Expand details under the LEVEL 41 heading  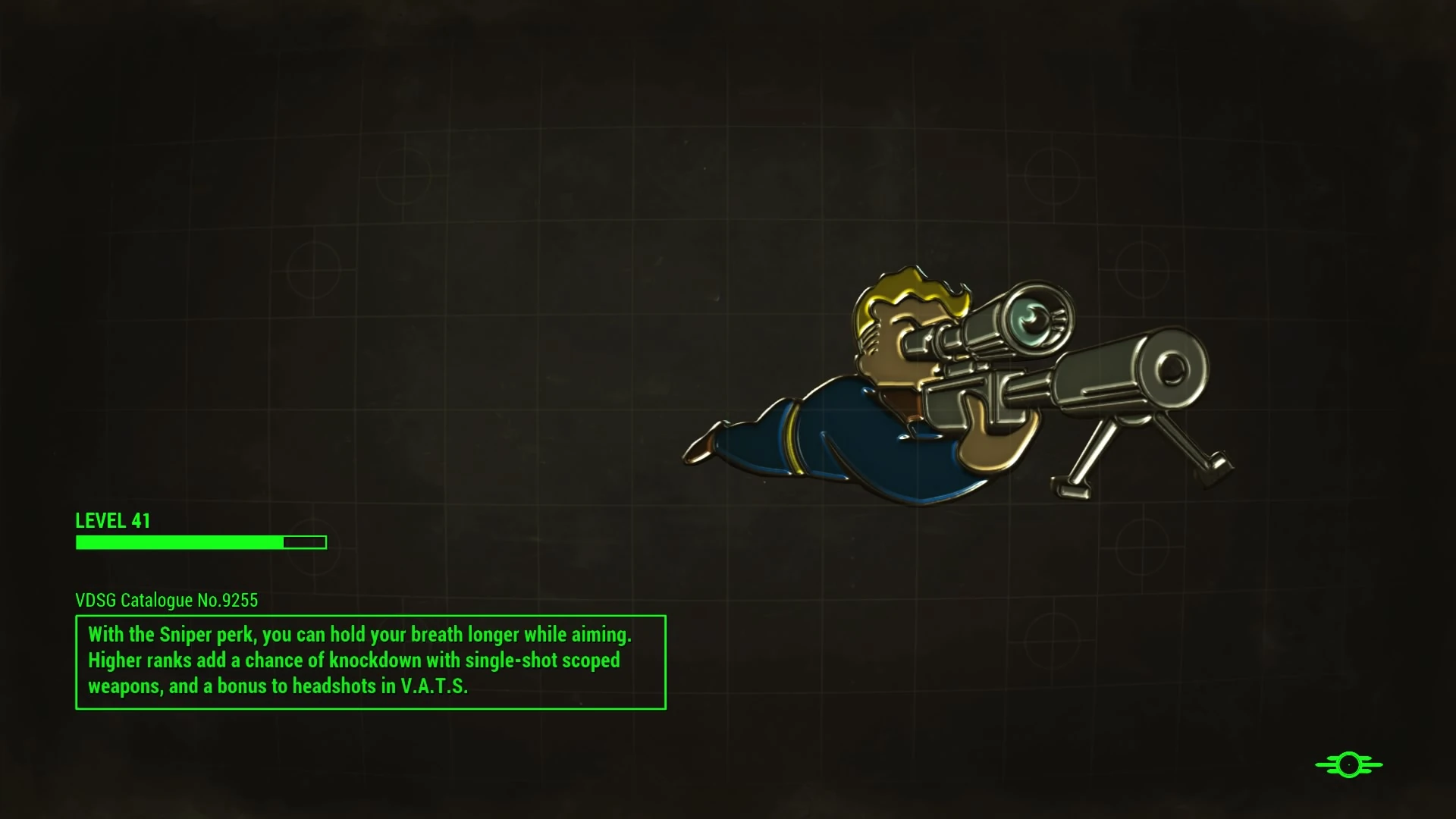(112, 521)
